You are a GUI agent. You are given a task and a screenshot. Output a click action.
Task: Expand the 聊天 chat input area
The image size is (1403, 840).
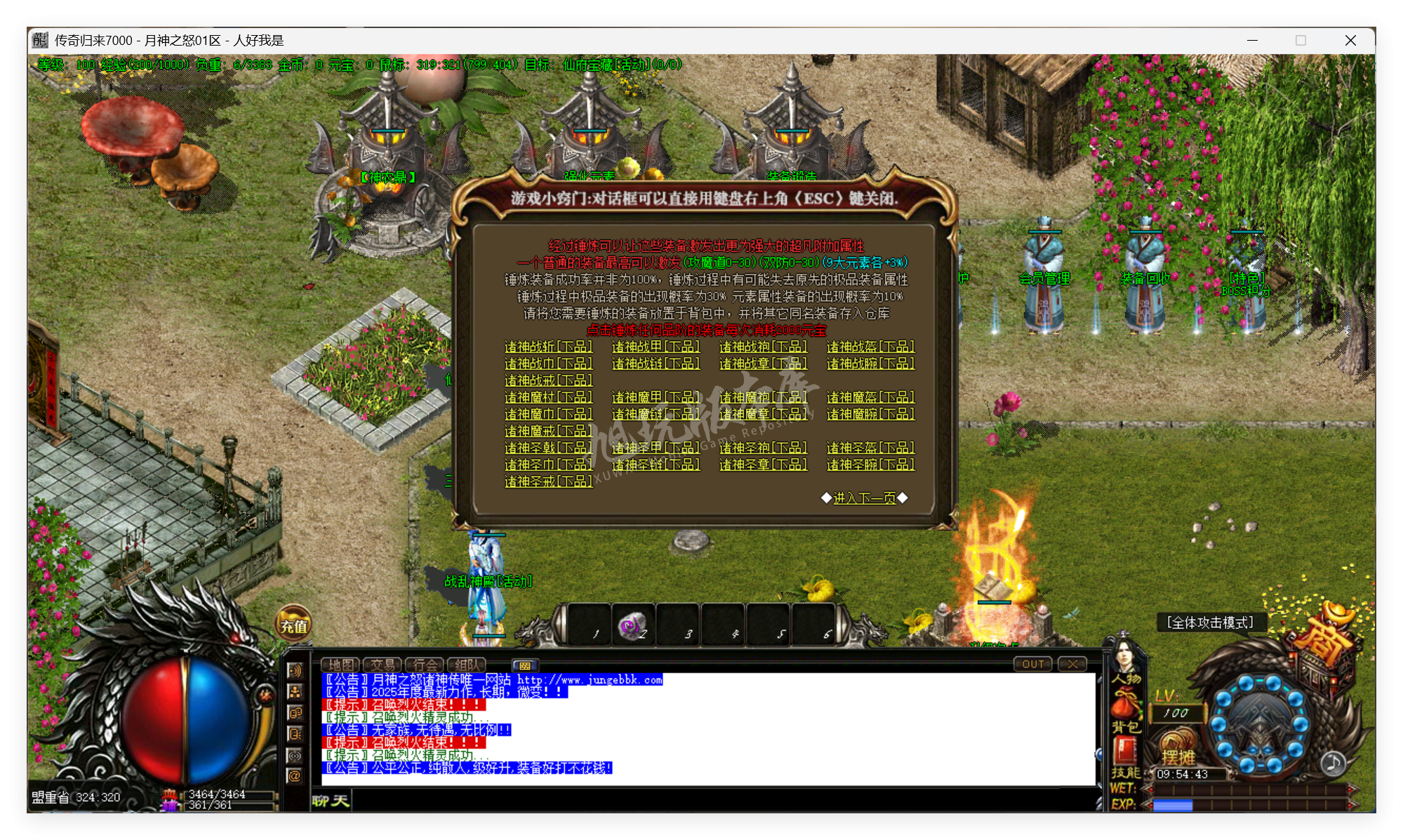click(x=331, y=801)
